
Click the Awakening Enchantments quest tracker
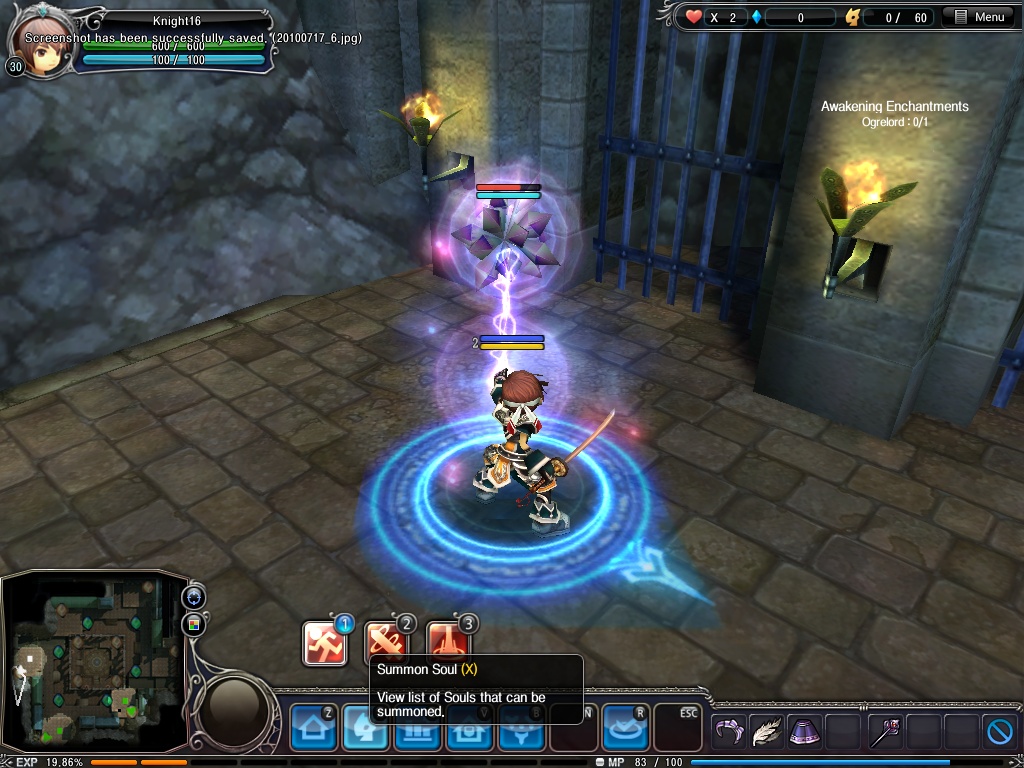(894, 113)
